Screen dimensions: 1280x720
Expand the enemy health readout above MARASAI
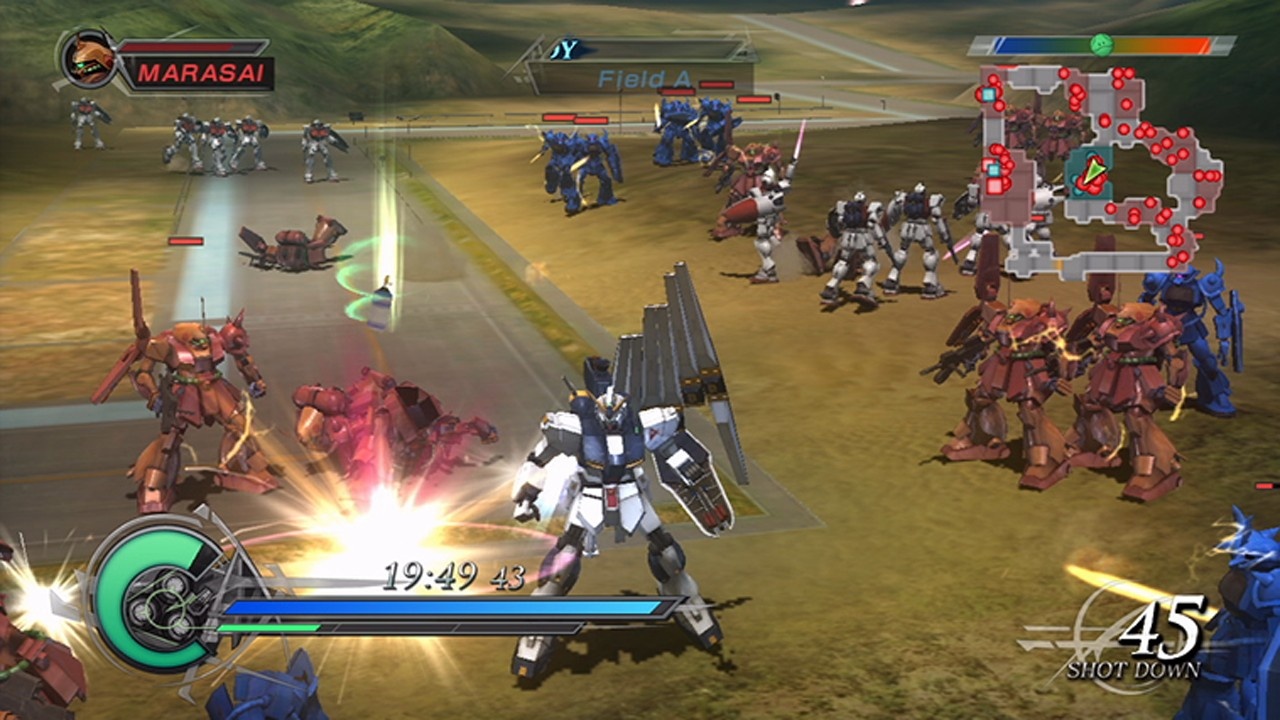(x=192, y=45)
